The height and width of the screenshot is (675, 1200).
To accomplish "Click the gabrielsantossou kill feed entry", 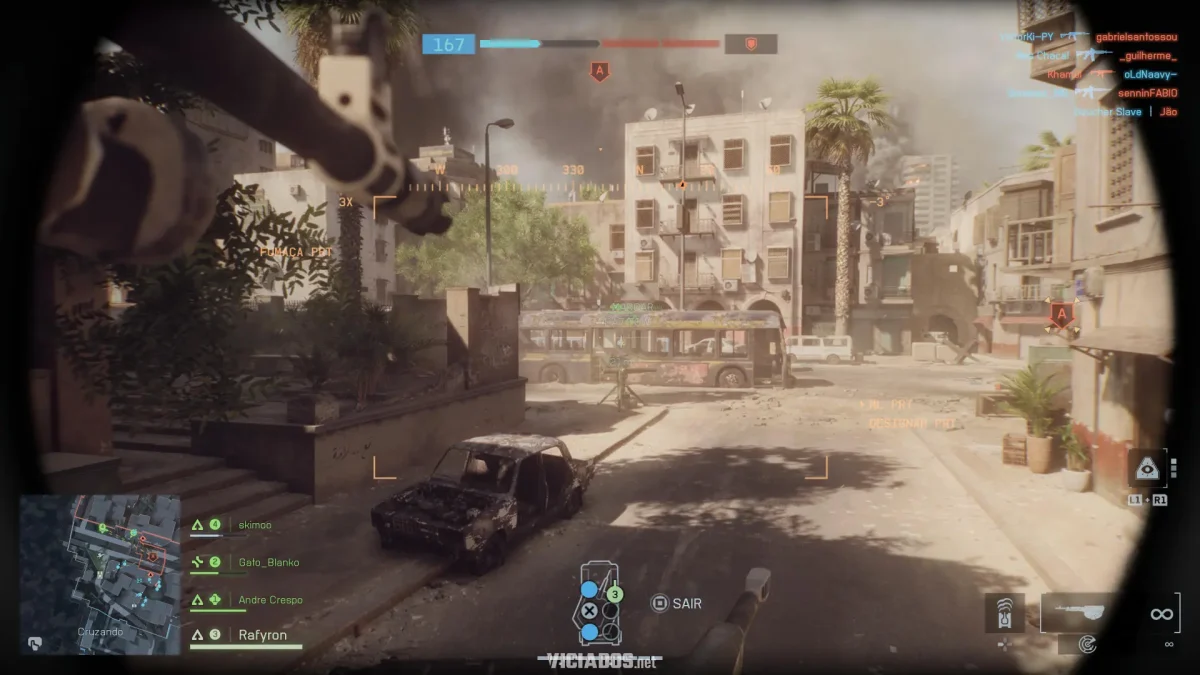I will point(1135,37).
